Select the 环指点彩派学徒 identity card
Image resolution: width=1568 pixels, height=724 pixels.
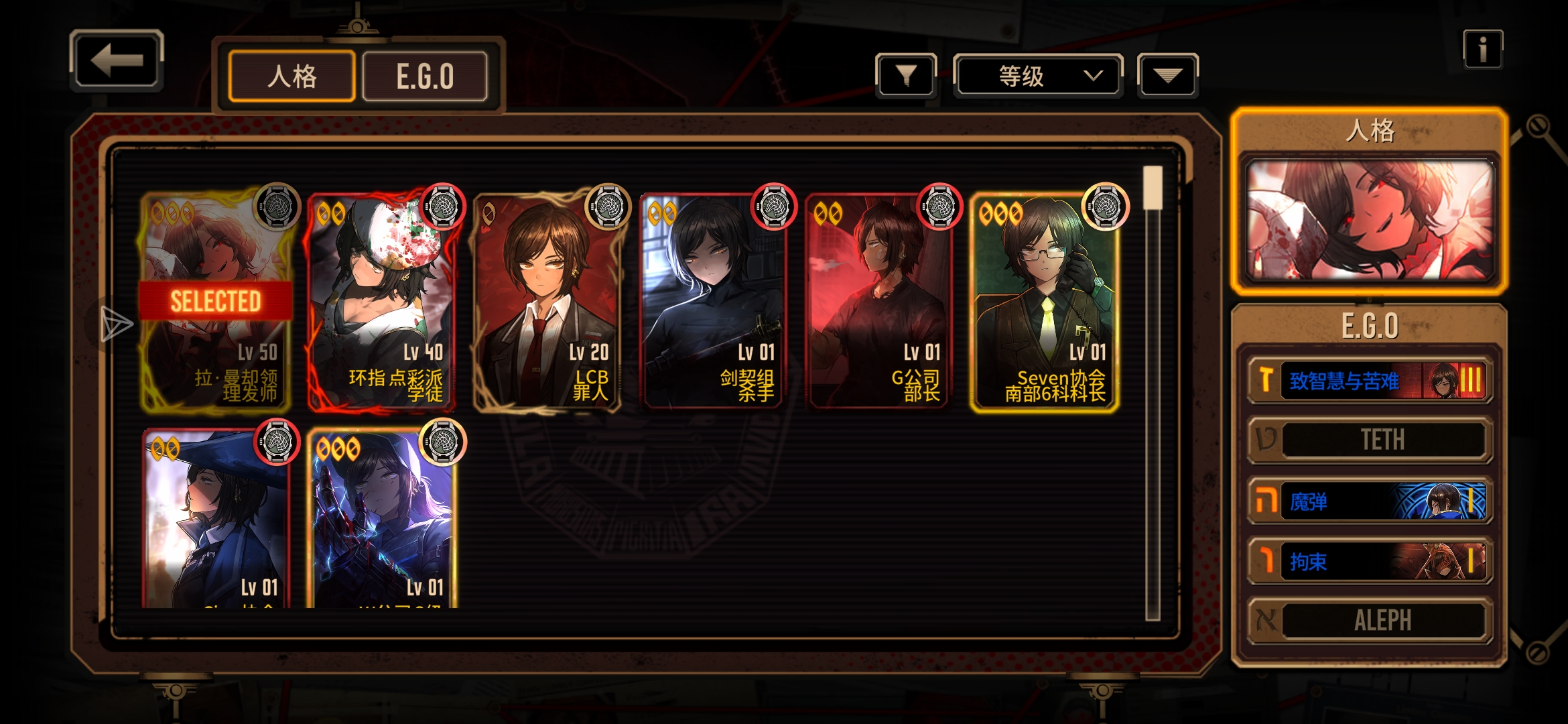point(381,302)
